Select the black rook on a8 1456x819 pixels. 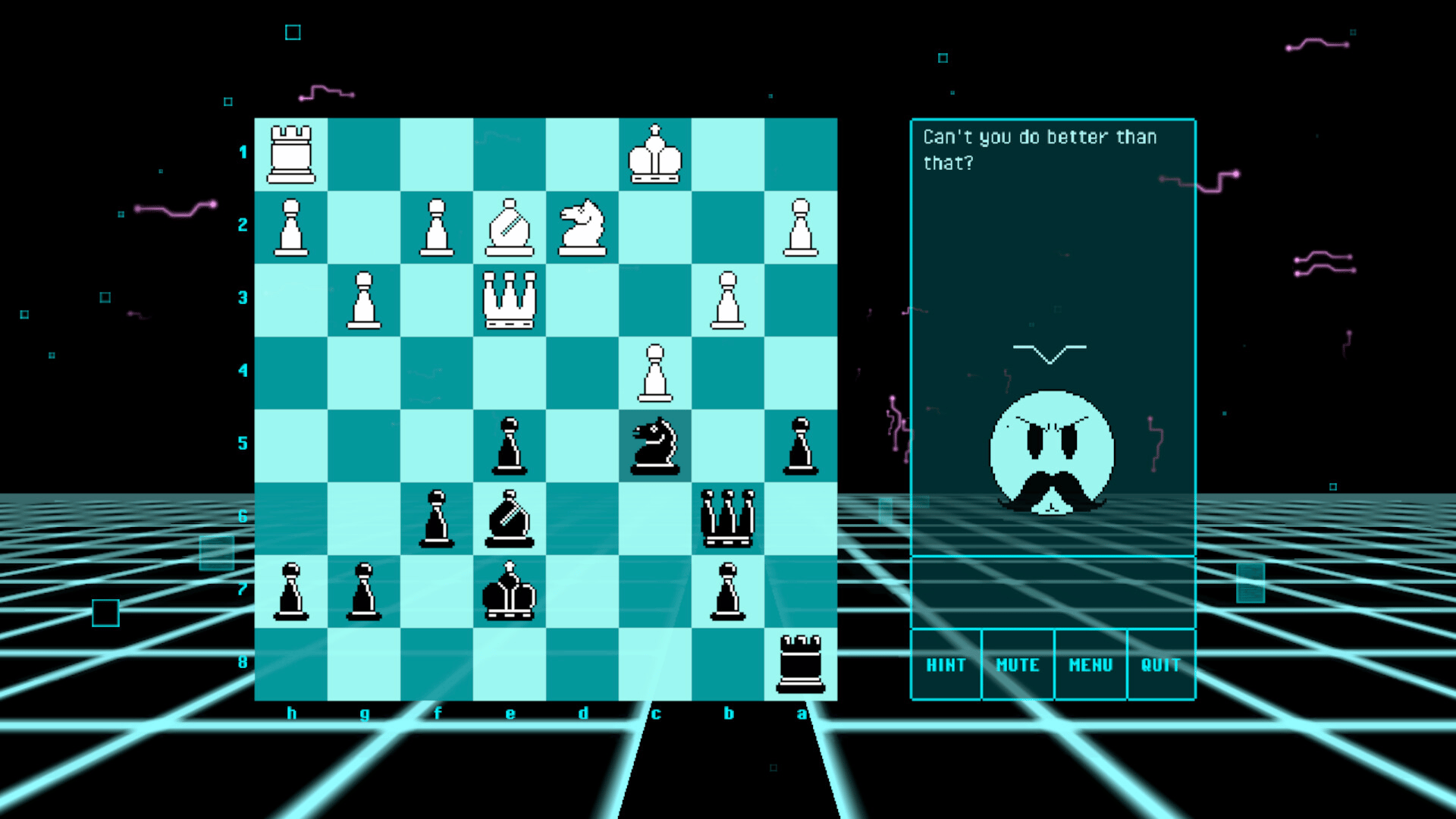tap(802, 664)
